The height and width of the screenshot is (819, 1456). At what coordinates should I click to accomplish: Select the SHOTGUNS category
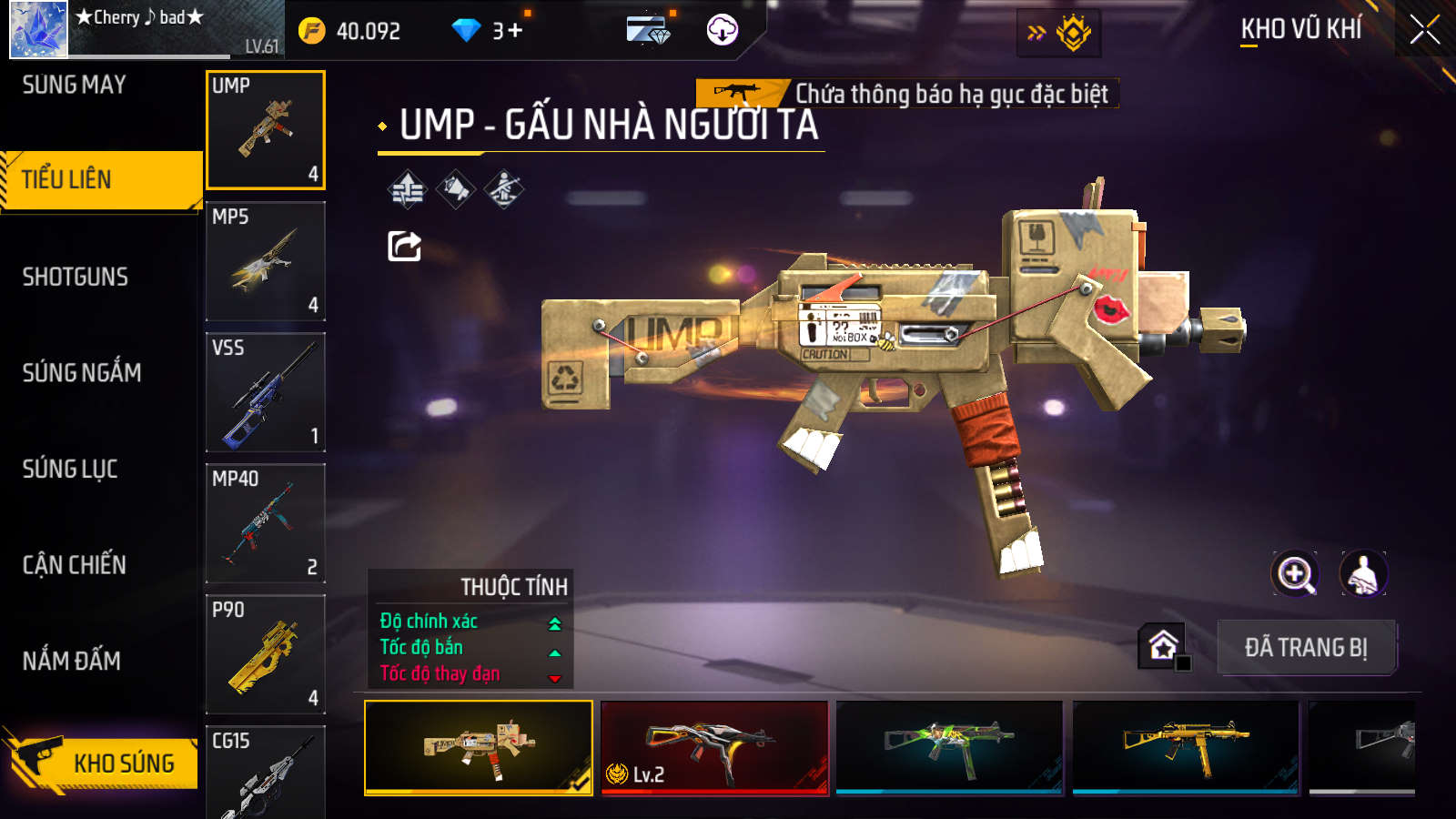[x=76, y=277]
